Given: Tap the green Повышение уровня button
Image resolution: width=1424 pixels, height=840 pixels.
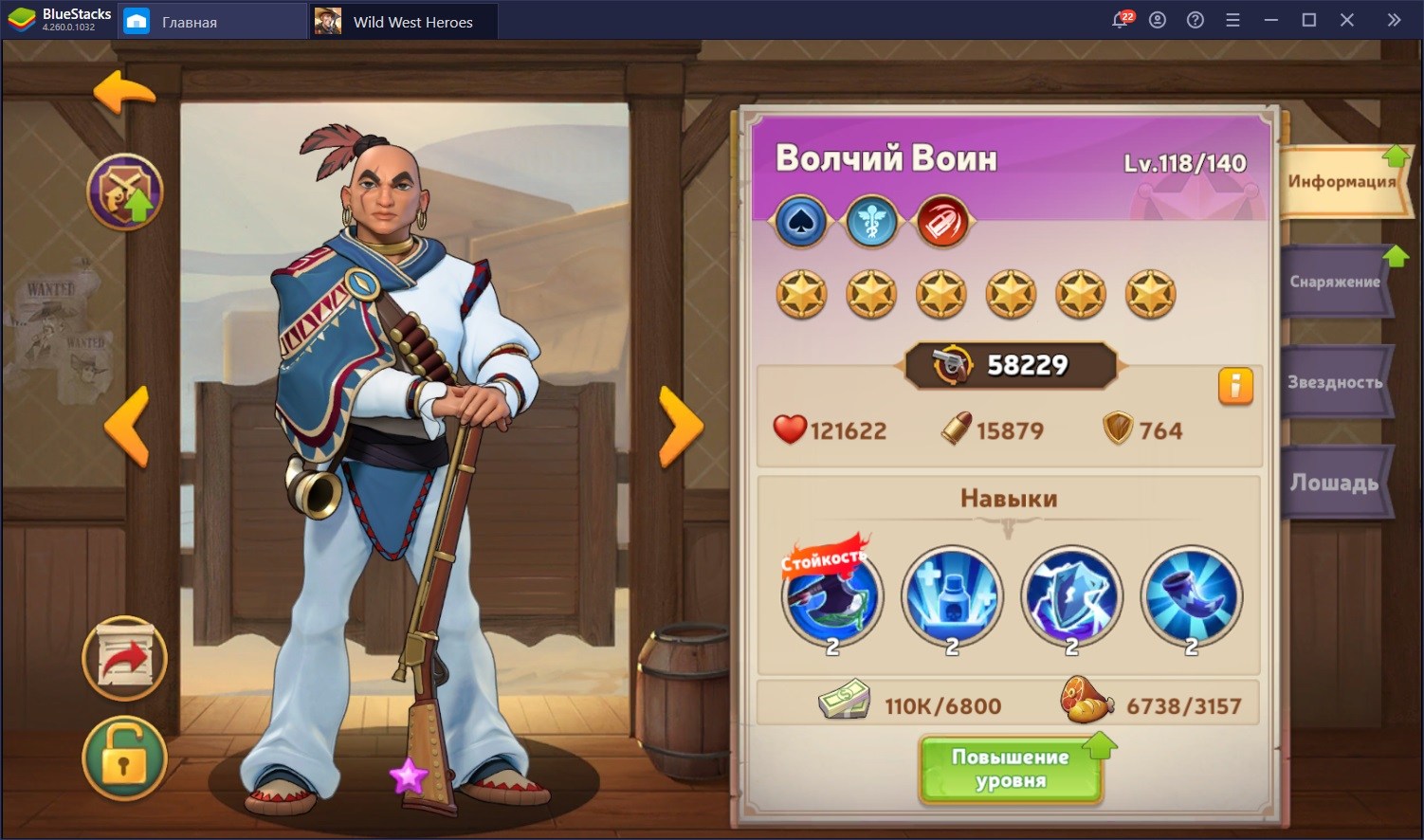Looking at the screenshot, I should click(x=1011, y=769).
